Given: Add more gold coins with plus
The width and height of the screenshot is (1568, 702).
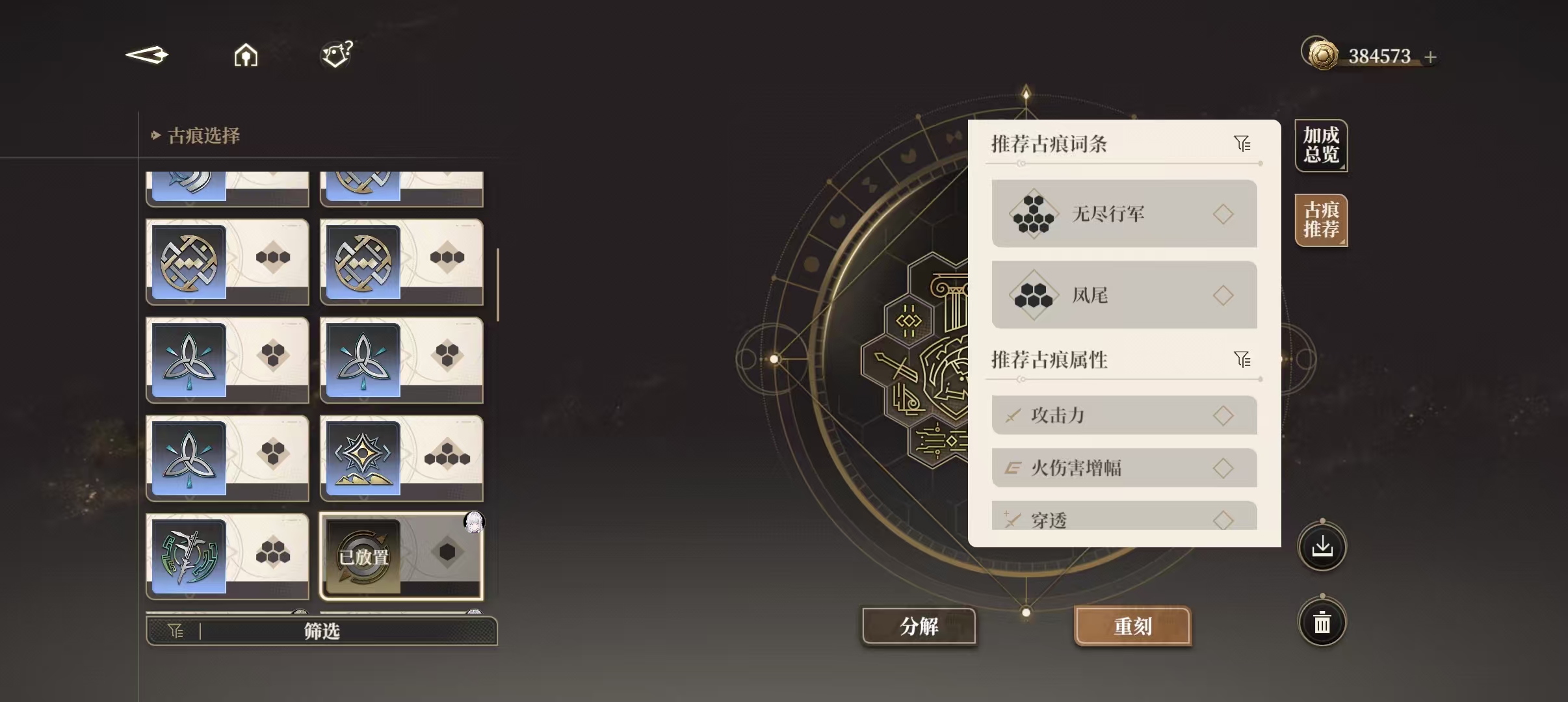Looking at the screenshot, I should (x=1430, y=57).
